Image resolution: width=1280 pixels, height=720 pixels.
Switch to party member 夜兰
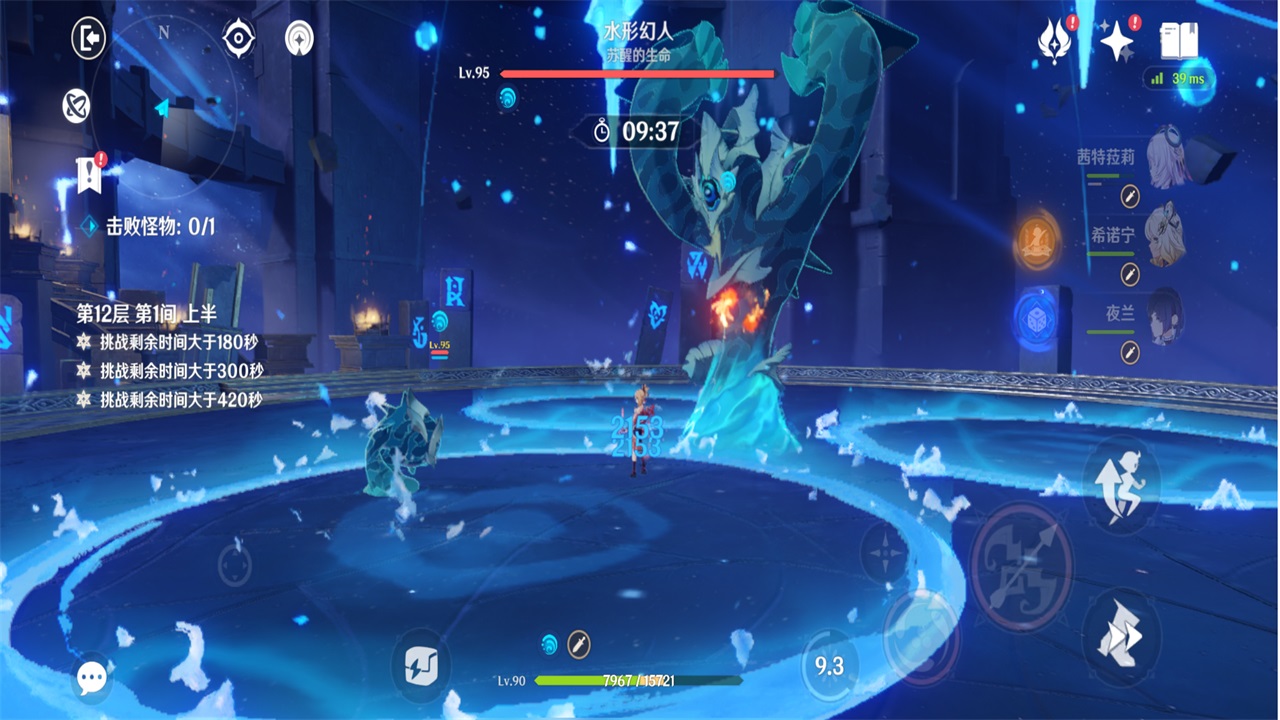(x=1165, y=315)
